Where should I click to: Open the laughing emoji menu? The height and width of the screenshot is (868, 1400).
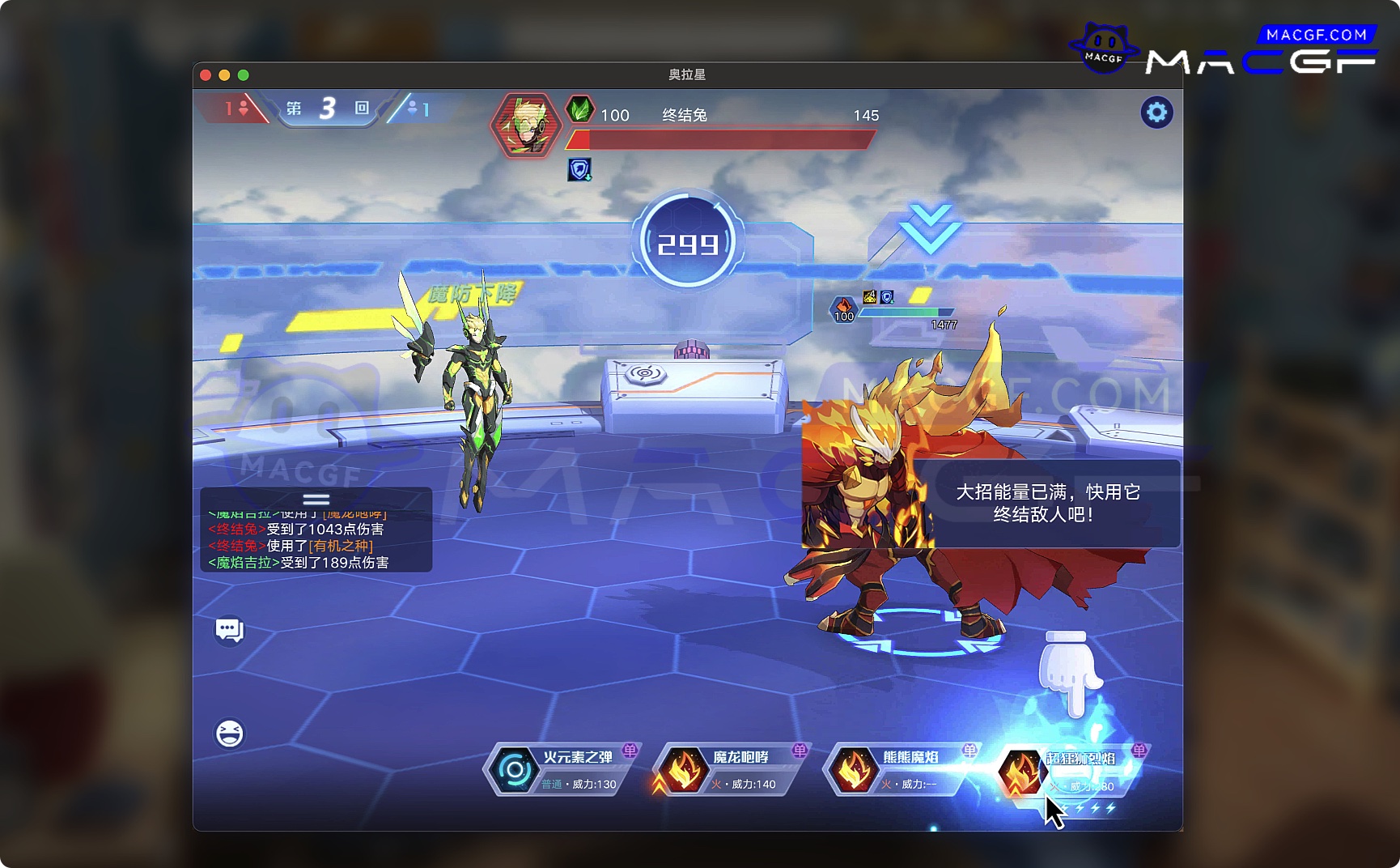(229, 734)
